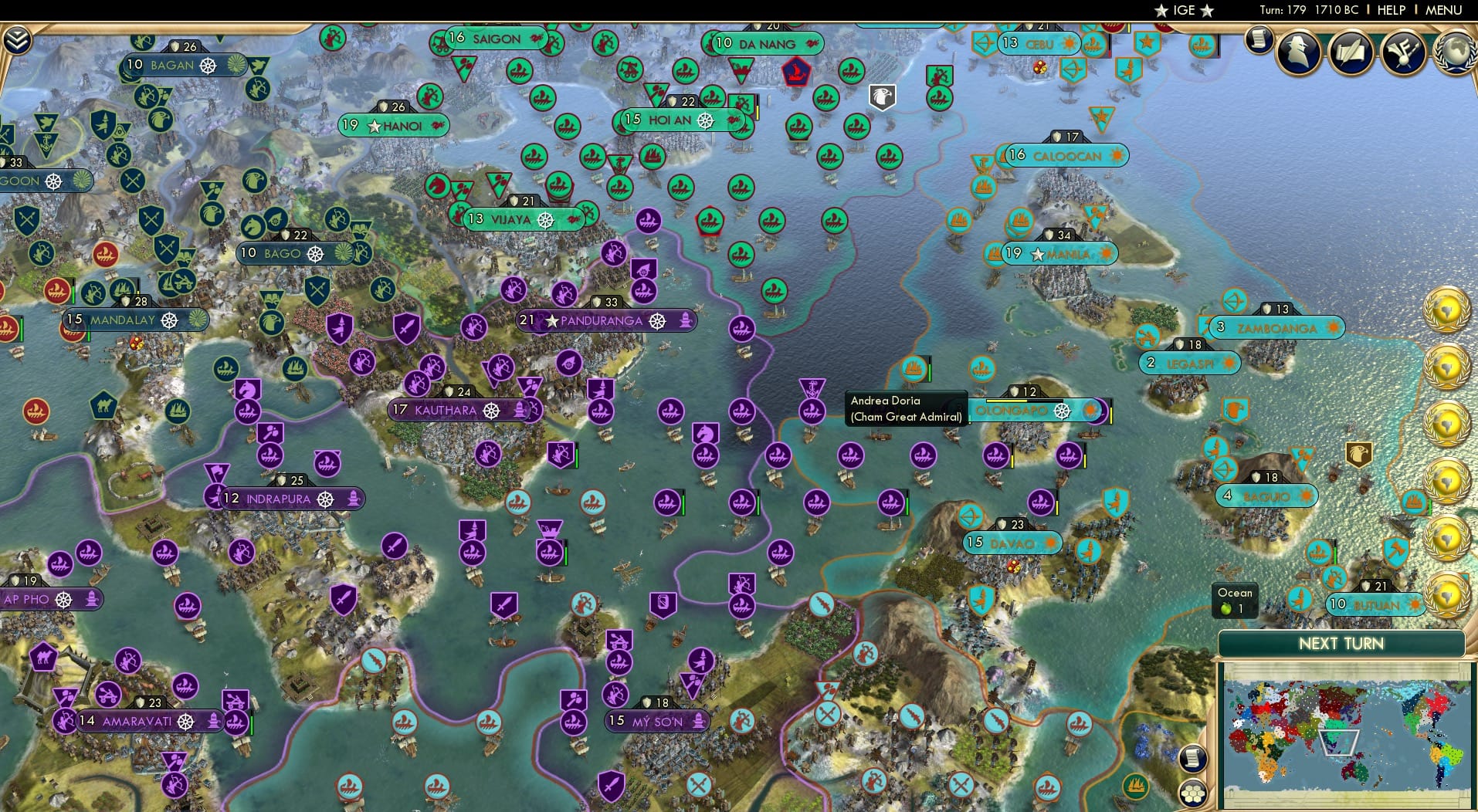Image resolution: width=1478 pixels, height=812 pixels.
Task: Open the notification log scroll icon top right
Action: [1257, 40]
